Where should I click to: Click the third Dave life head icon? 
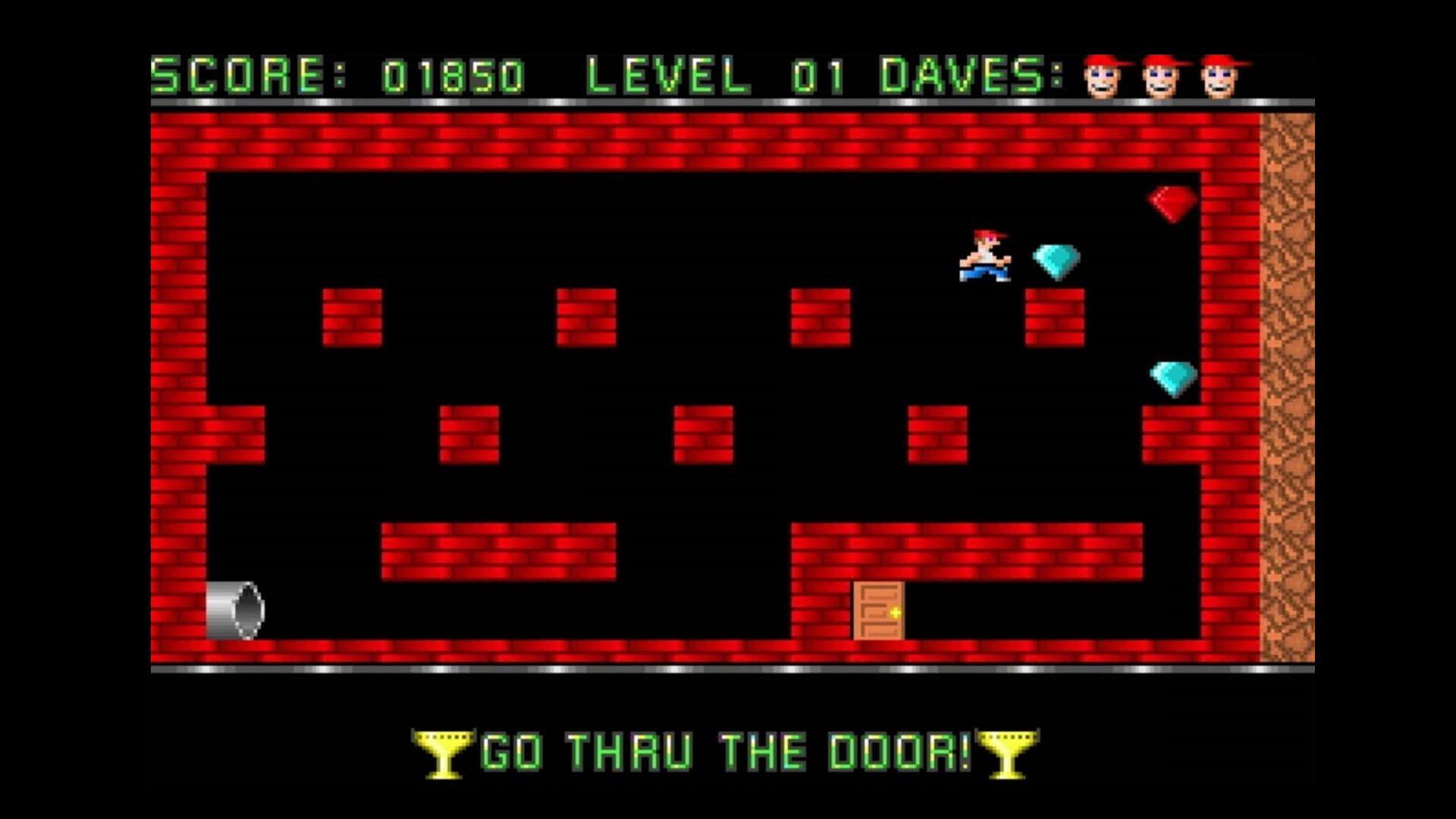1220,76
